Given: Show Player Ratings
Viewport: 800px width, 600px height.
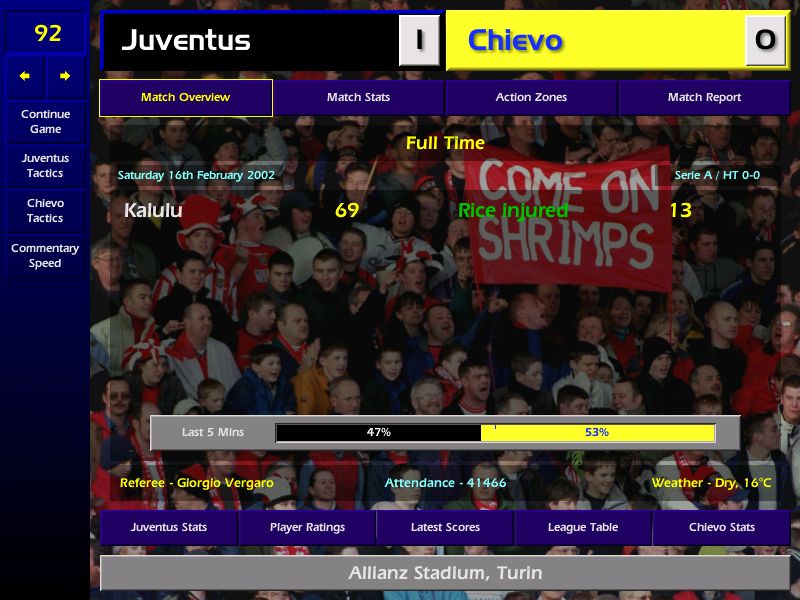Looking at the screenshot, I should click(307, 527).
